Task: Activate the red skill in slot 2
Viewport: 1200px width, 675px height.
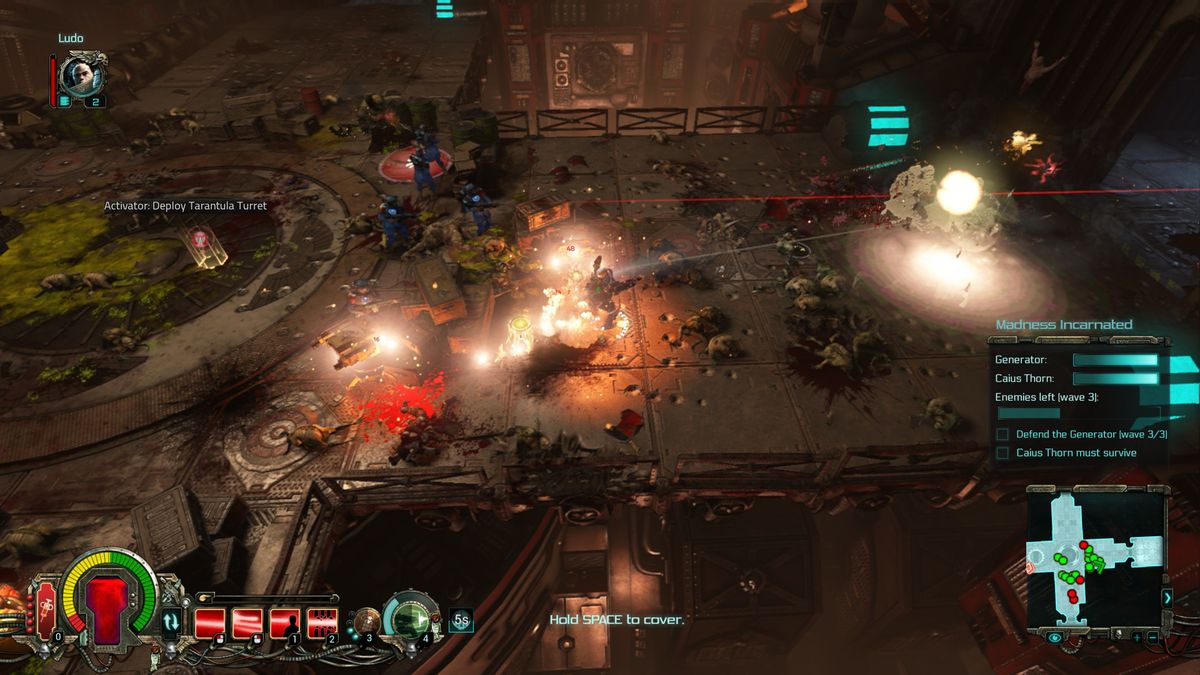Action: pyautogui.click(x=322, y=622)
